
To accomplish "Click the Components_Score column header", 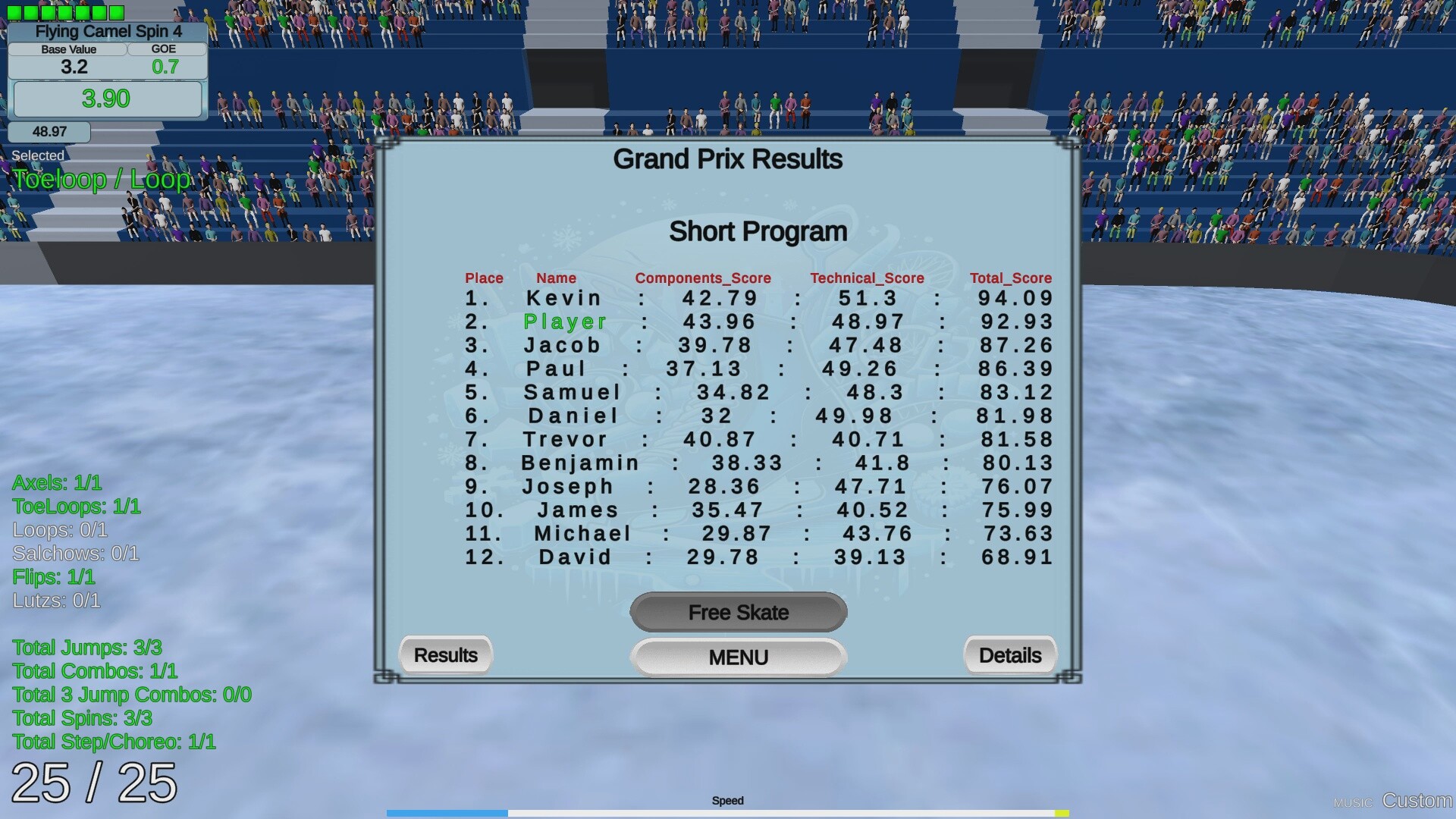I will [x=702, y=278].
